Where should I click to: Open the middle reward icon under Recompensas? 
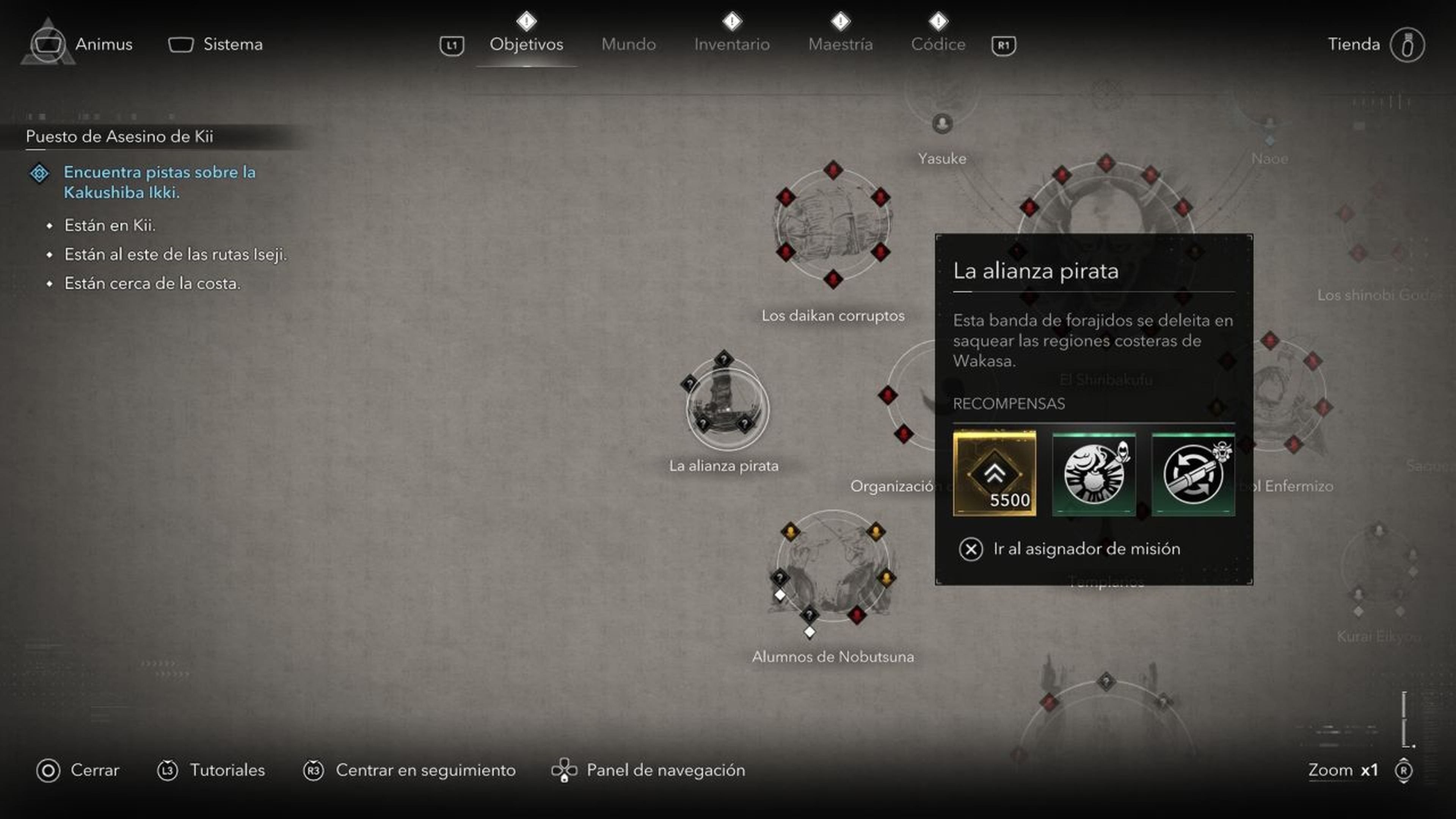point(1093,474)
